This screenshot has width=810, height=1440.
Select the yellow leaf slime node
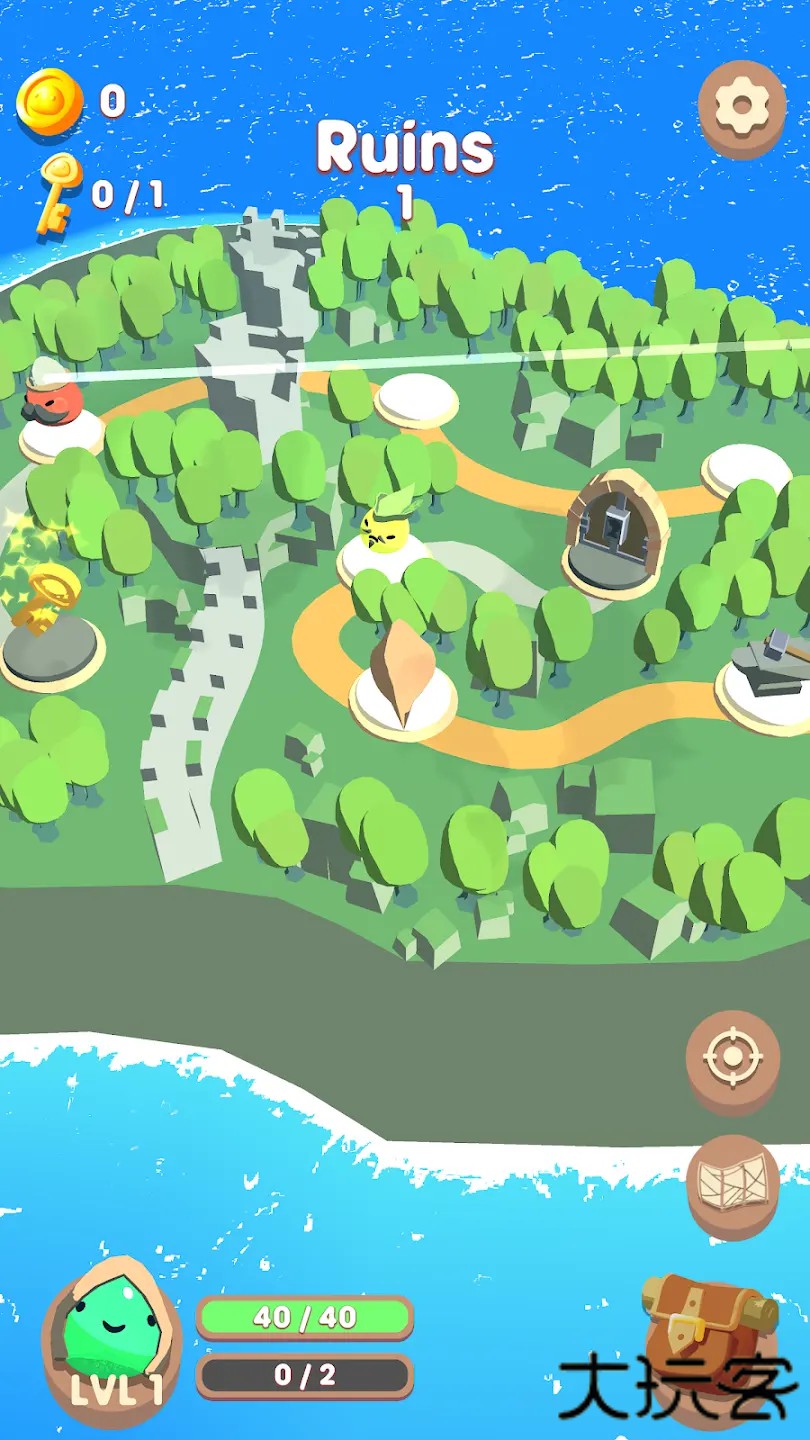point(385,532)
